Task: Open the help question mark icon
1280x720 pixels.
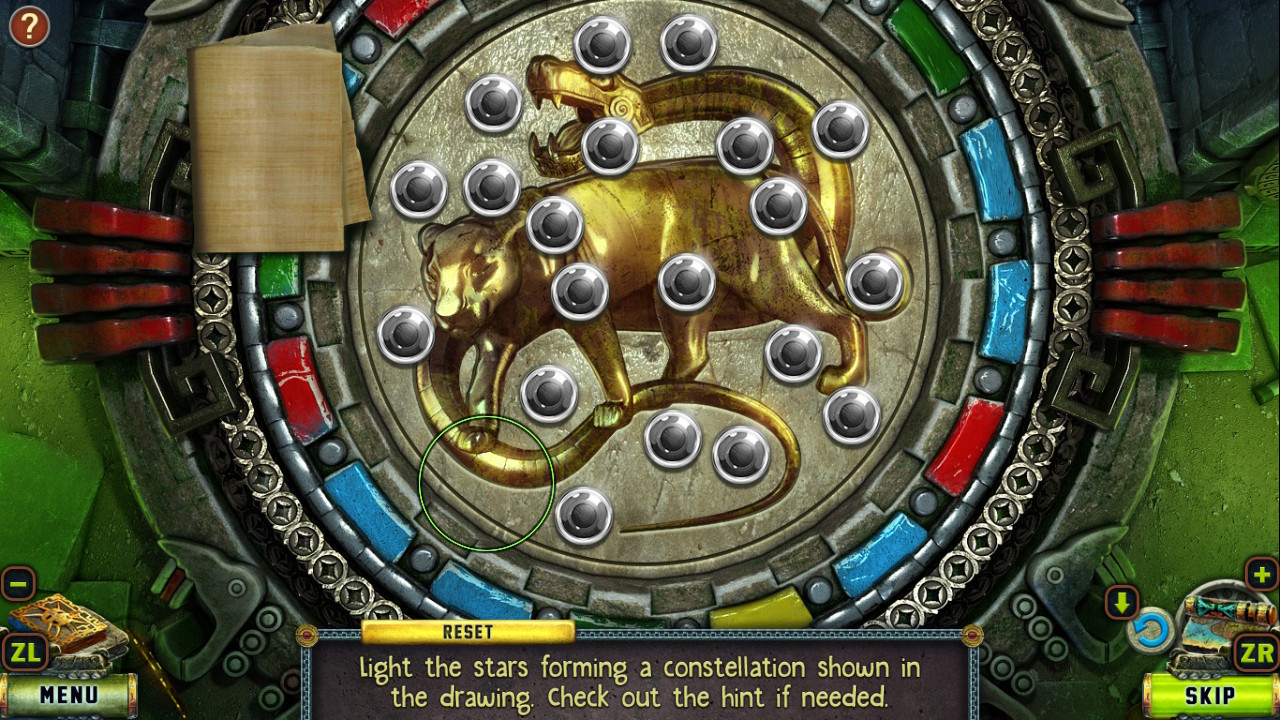Action: coord(28,25)
